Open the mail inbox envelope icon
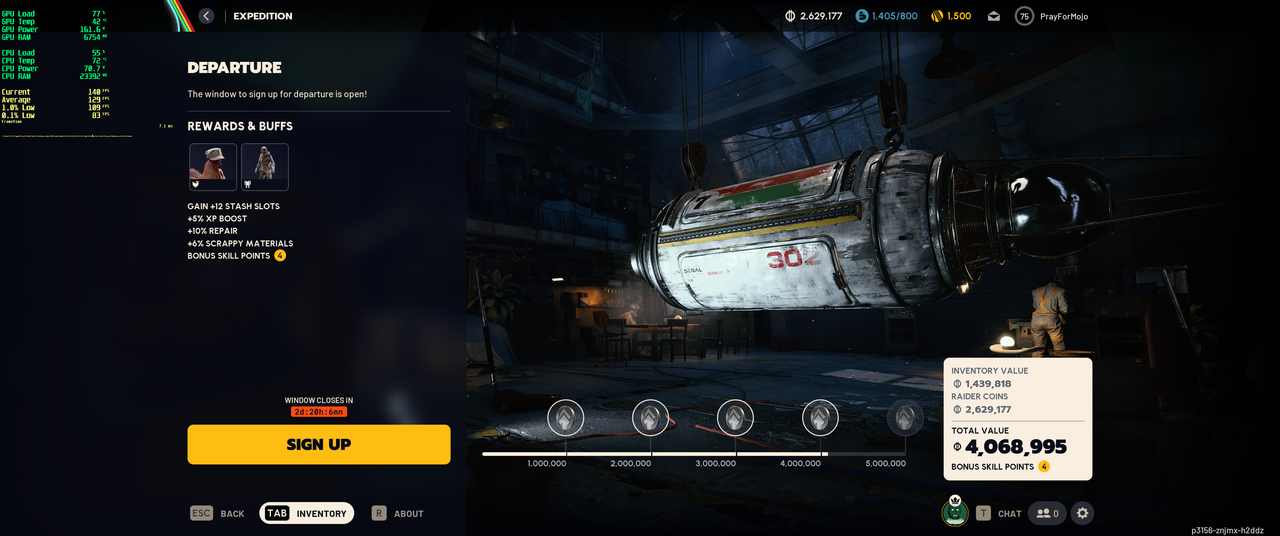The height and width of the screenshot is (536, 1280). pyautogui.click(x=993, y=16)
